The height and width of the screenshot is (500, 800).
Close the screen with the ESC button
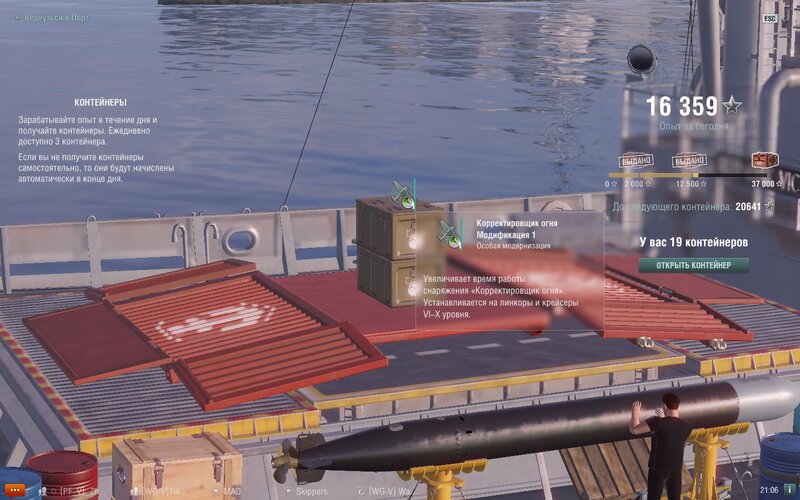770,18
